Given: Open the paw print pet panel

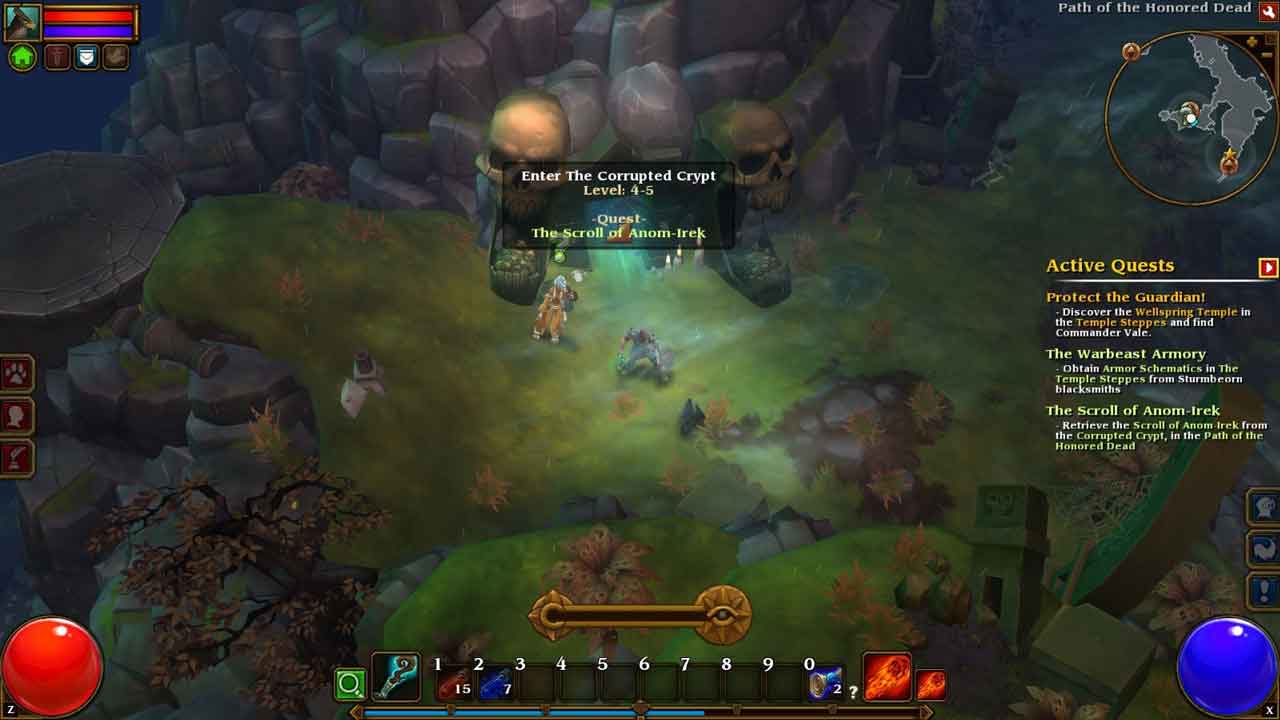Looking at the screenshot, I should [18, 374].
